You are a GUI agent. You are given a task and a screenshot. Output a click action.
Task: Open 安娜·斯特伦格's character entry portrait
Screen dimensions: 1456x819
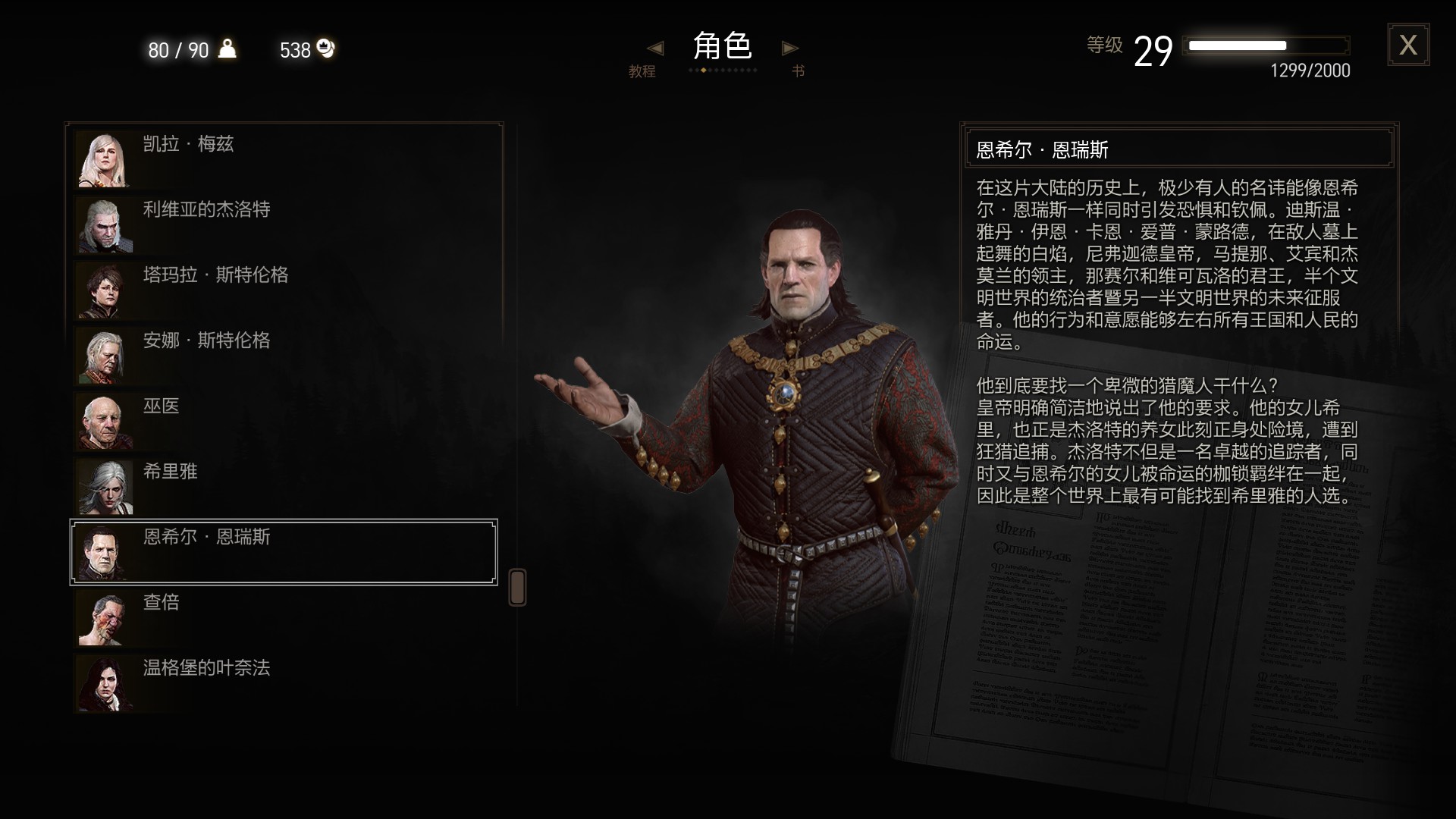(x=105, y=356)
